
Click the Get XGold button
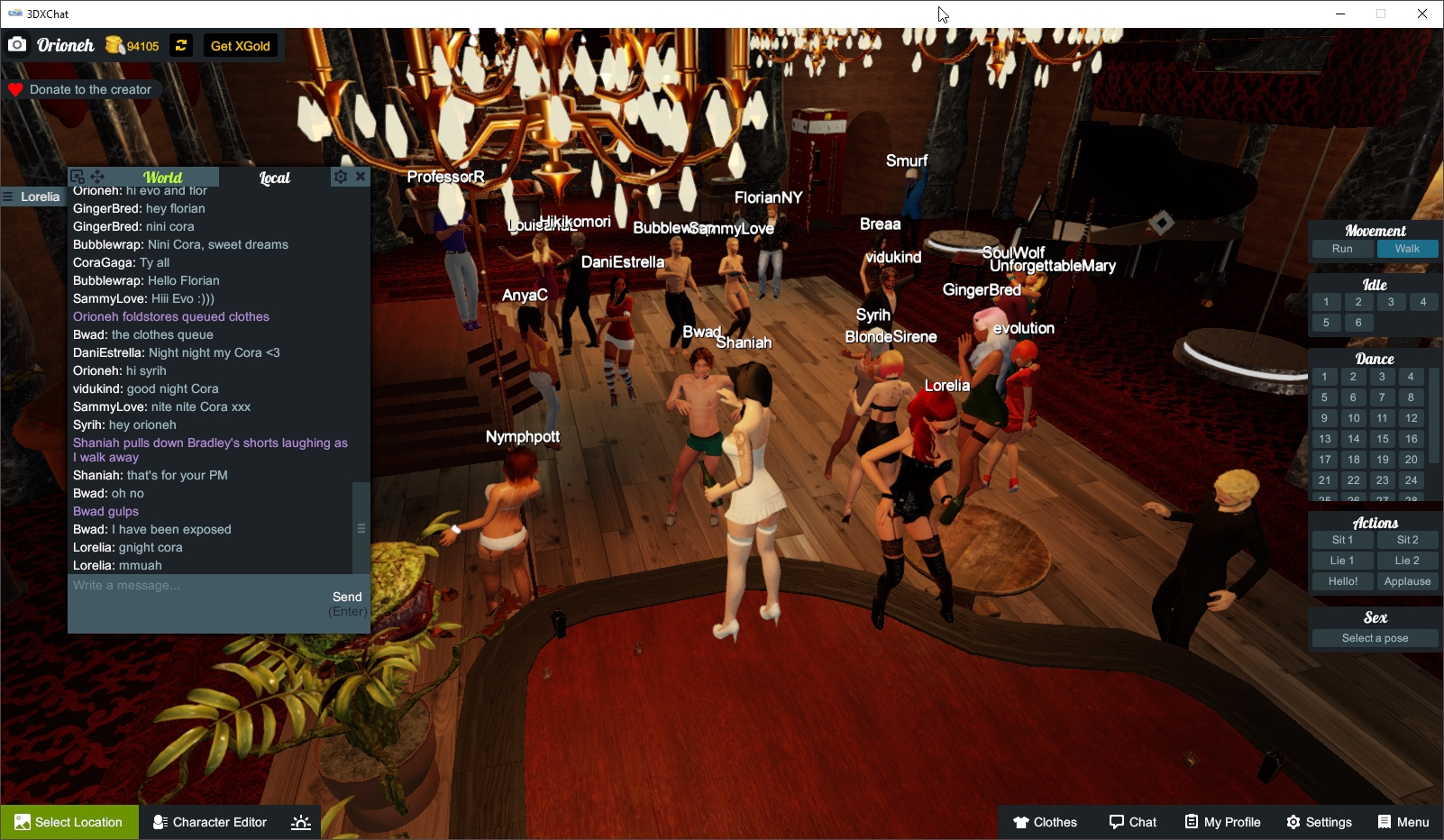[240, 44]
